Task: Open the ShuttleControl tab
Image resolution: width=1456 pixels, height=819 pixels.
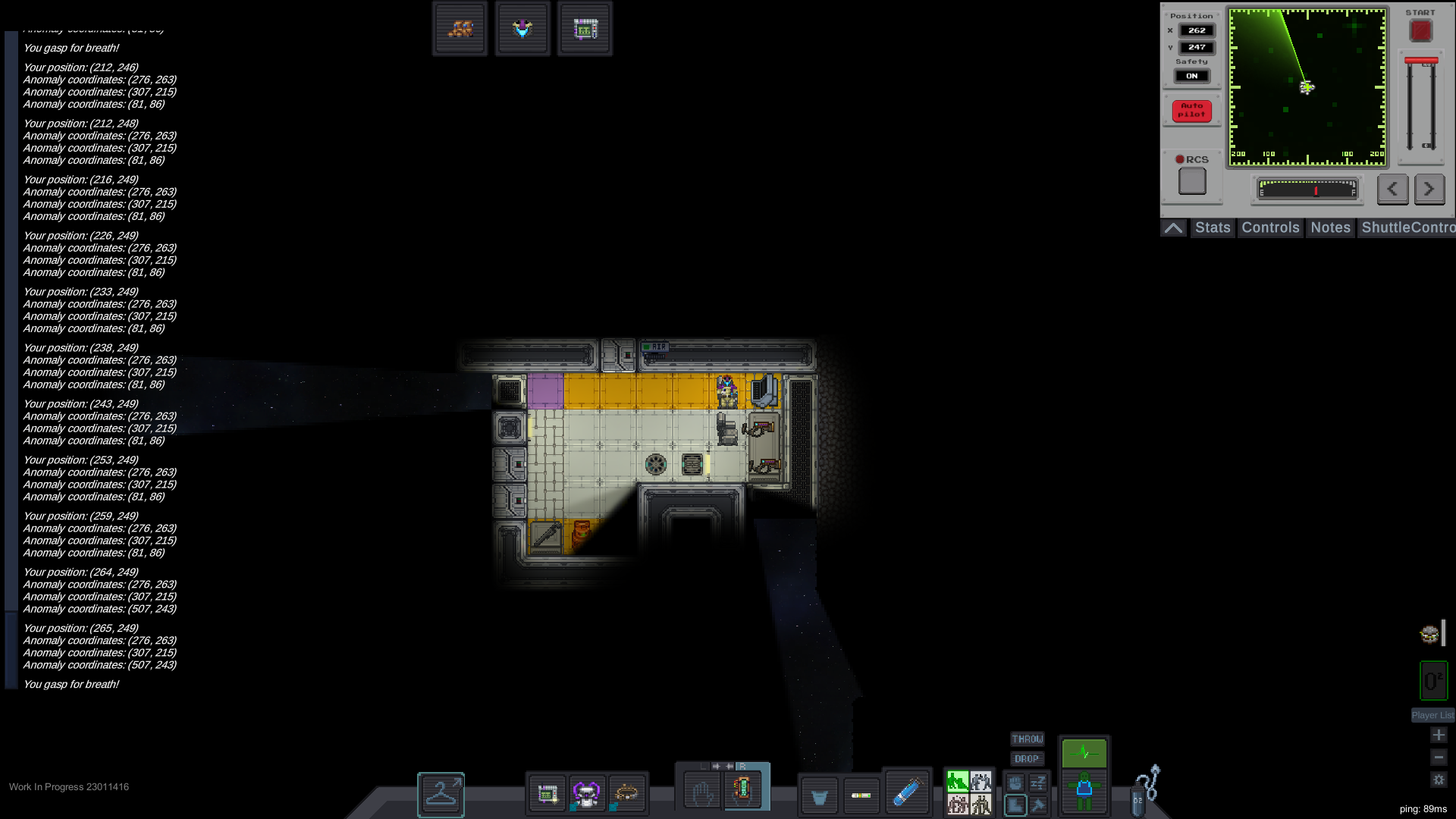Action: coord(1407,227)
